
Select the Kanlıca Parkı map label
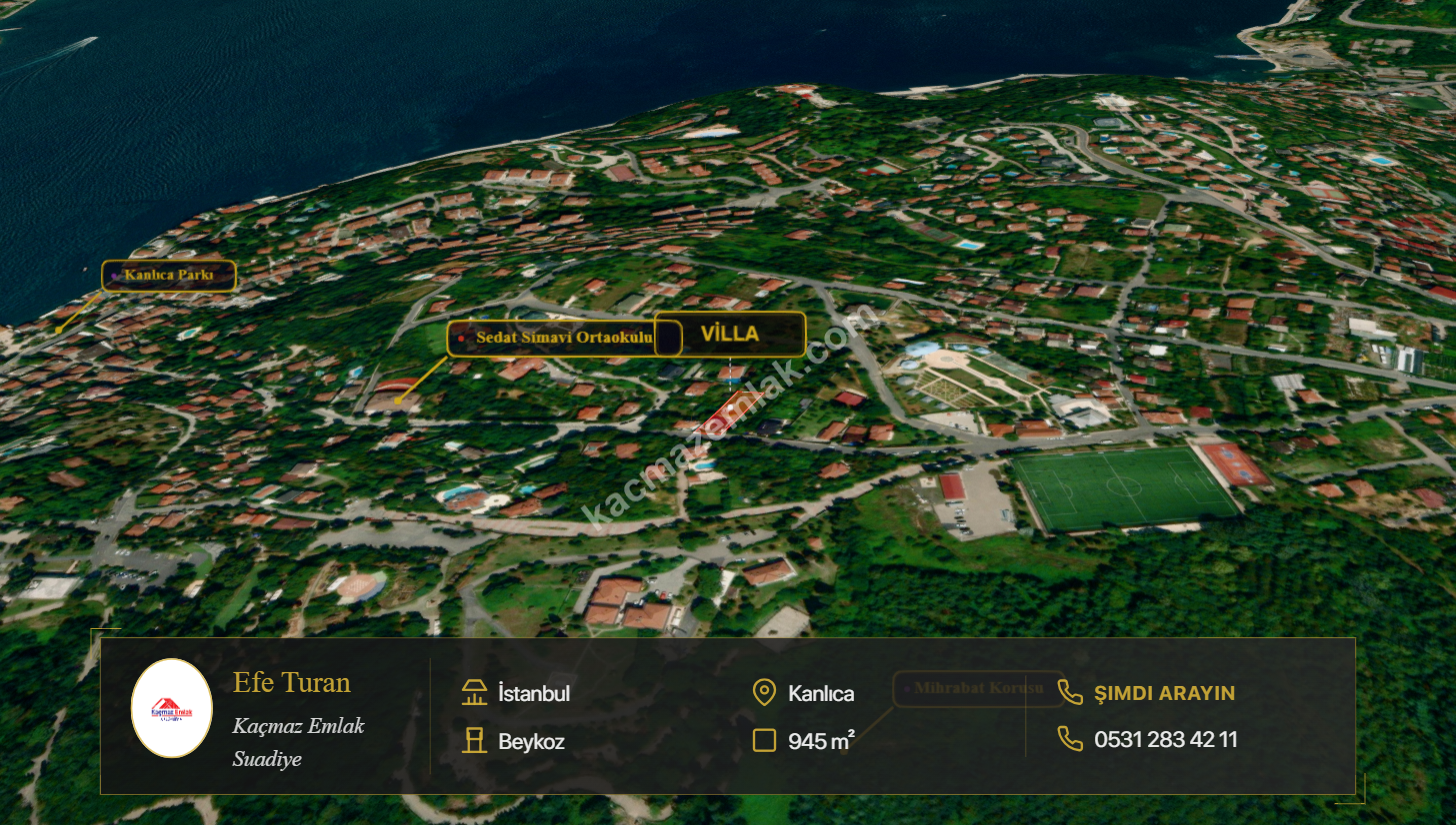[169, 275]
